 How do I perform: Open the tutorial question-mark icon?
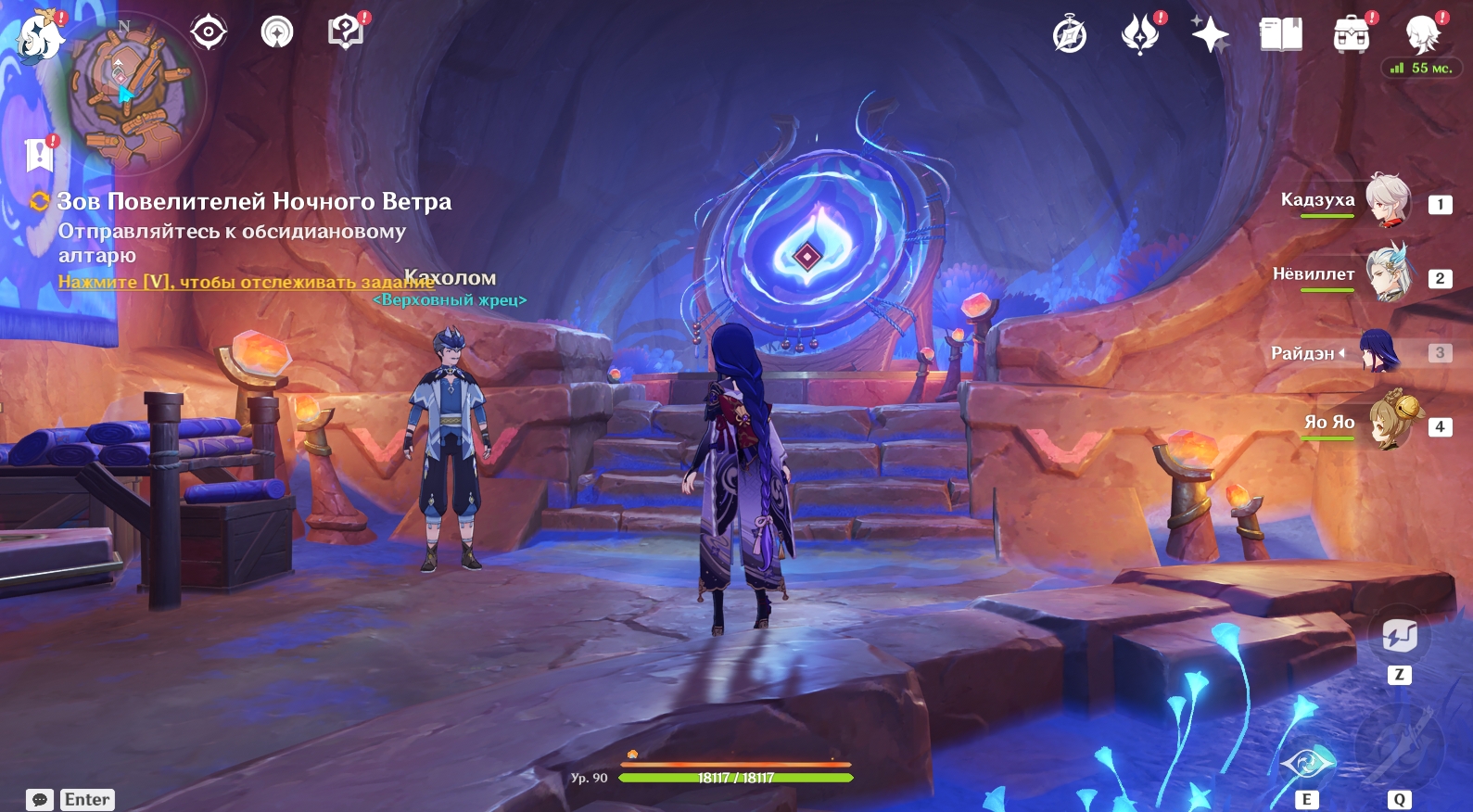point(346,33)
